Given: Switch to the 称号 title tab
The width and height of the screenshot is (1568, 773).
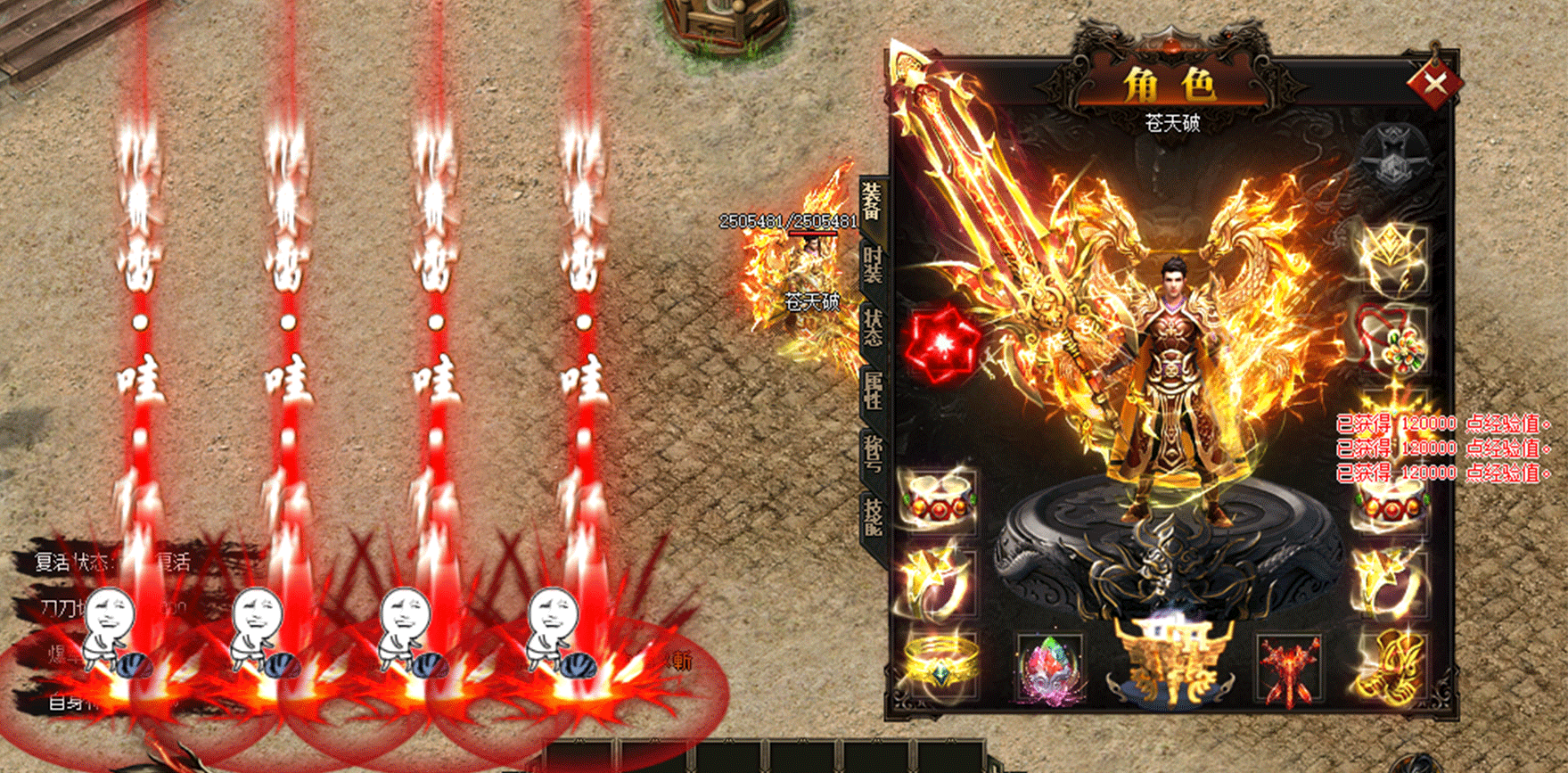Looking at the screenshot, I should 872,452.
